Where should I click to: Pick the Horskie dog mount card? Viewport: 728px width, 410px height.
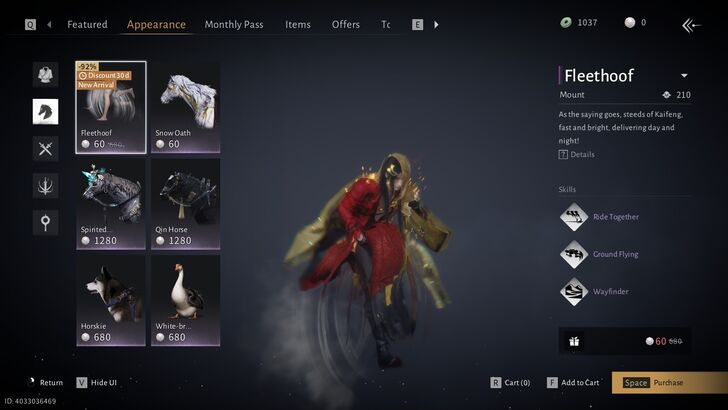111,300
